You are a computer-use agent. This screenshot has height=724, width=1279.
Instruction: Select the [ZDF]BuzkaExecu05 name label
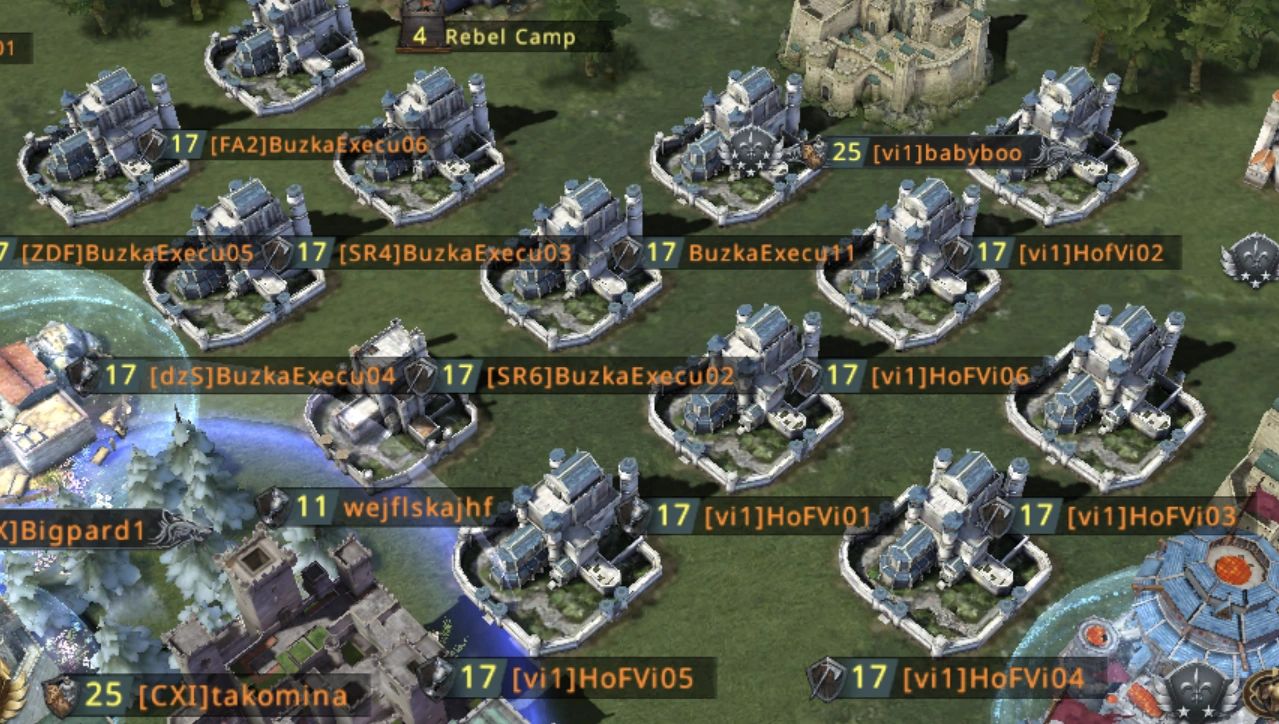point(137,253)
